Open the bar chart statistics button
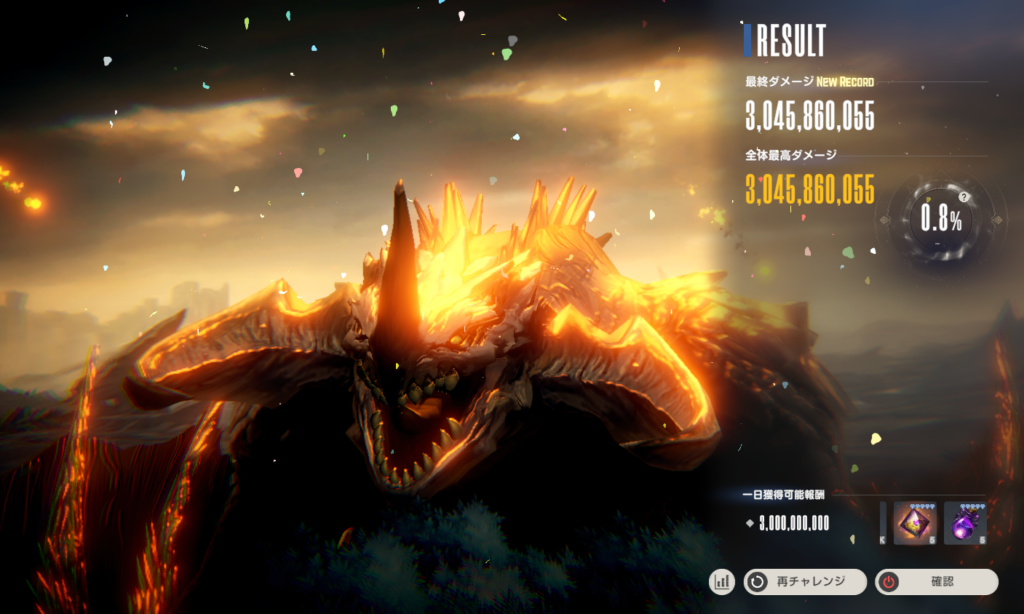 722,581
